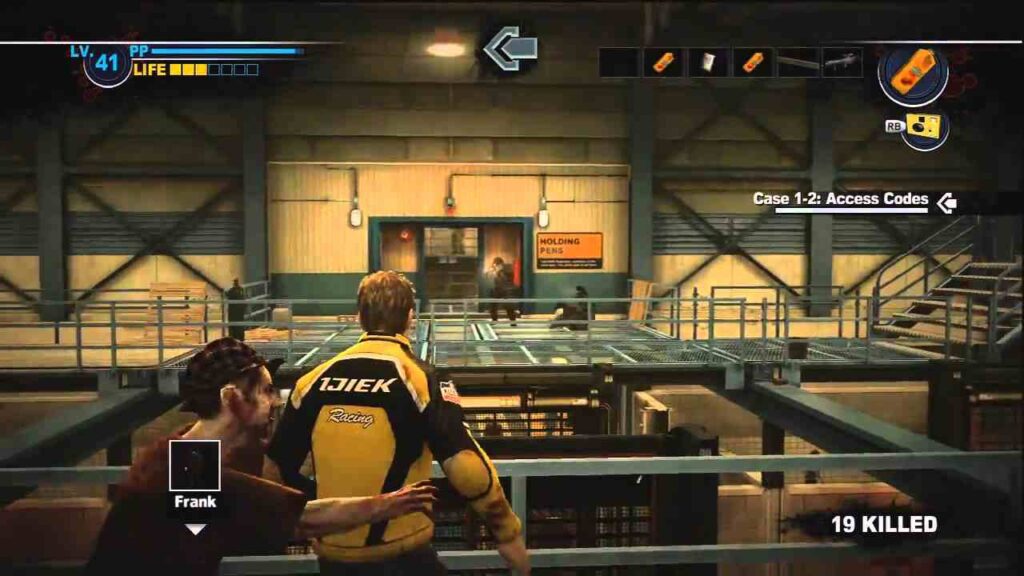Select the long metal bar inventory slot
Viewport: 1024px width, 576px height.
click(x=798, y=62)
